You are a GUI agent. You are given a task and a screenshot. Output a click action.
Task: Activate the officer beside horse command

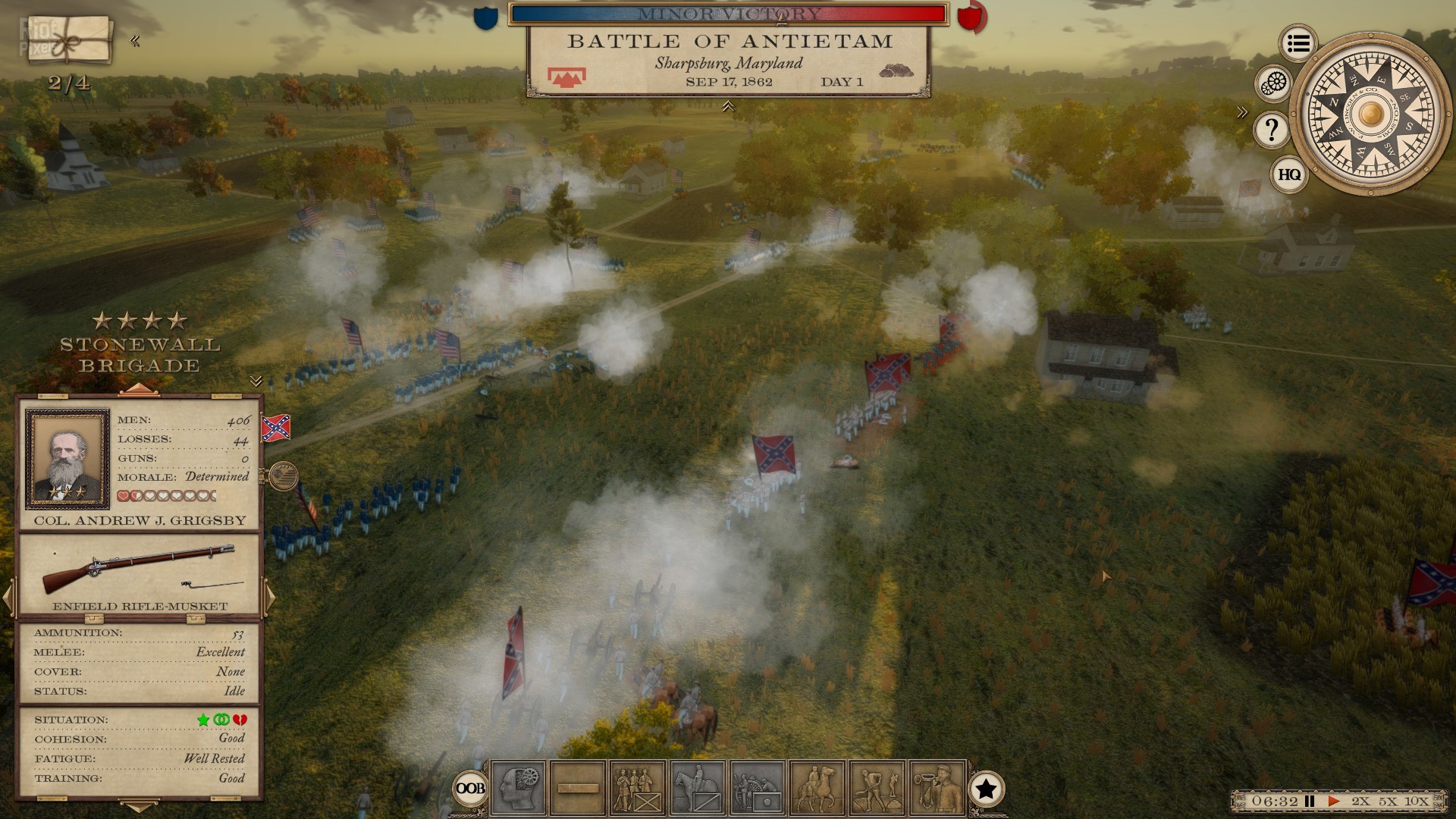tap(817, 789)
